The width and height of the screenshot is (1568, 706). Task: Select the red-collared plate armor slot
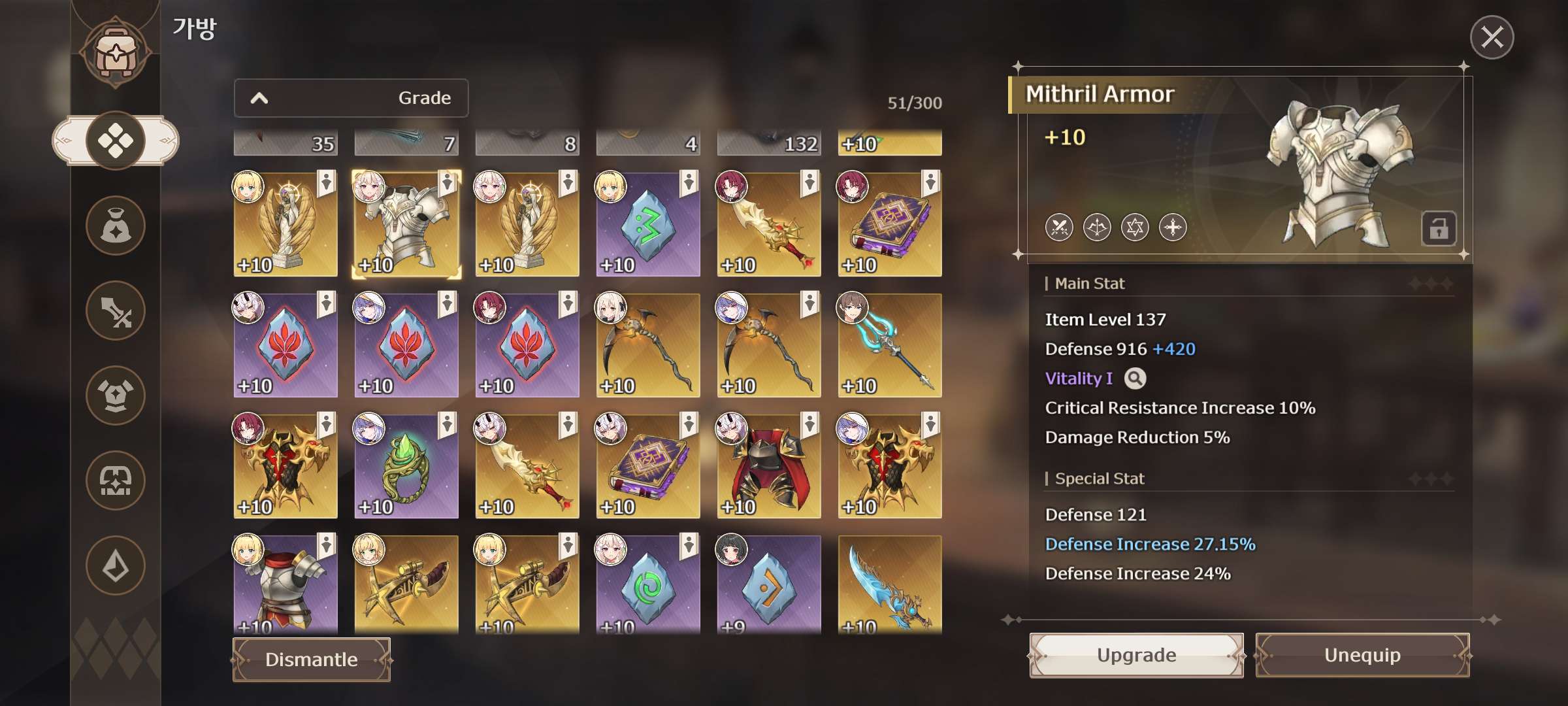286,585
